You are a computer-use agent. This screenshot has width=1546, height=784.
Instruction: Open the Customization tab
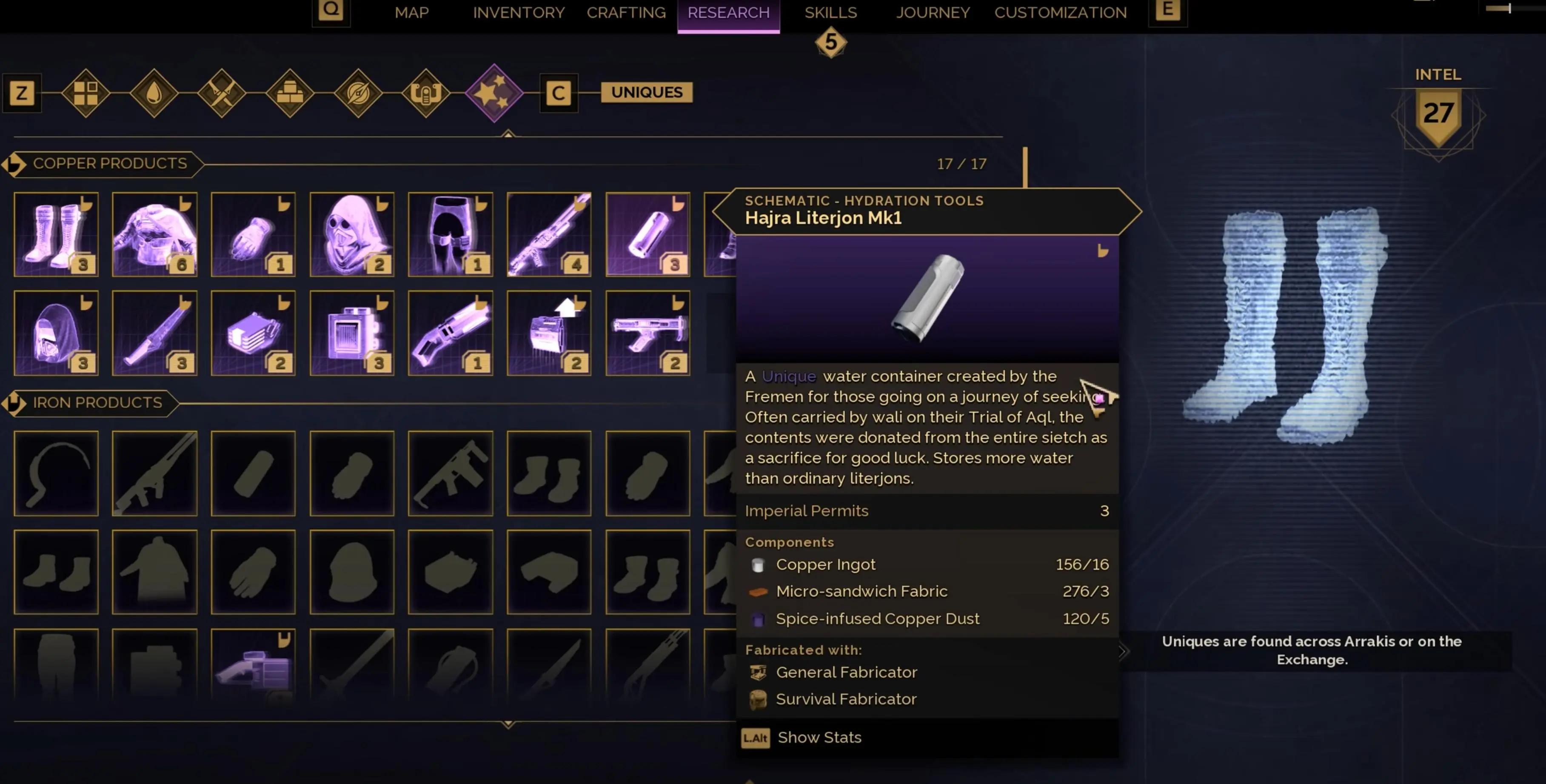click(1061, 13)
